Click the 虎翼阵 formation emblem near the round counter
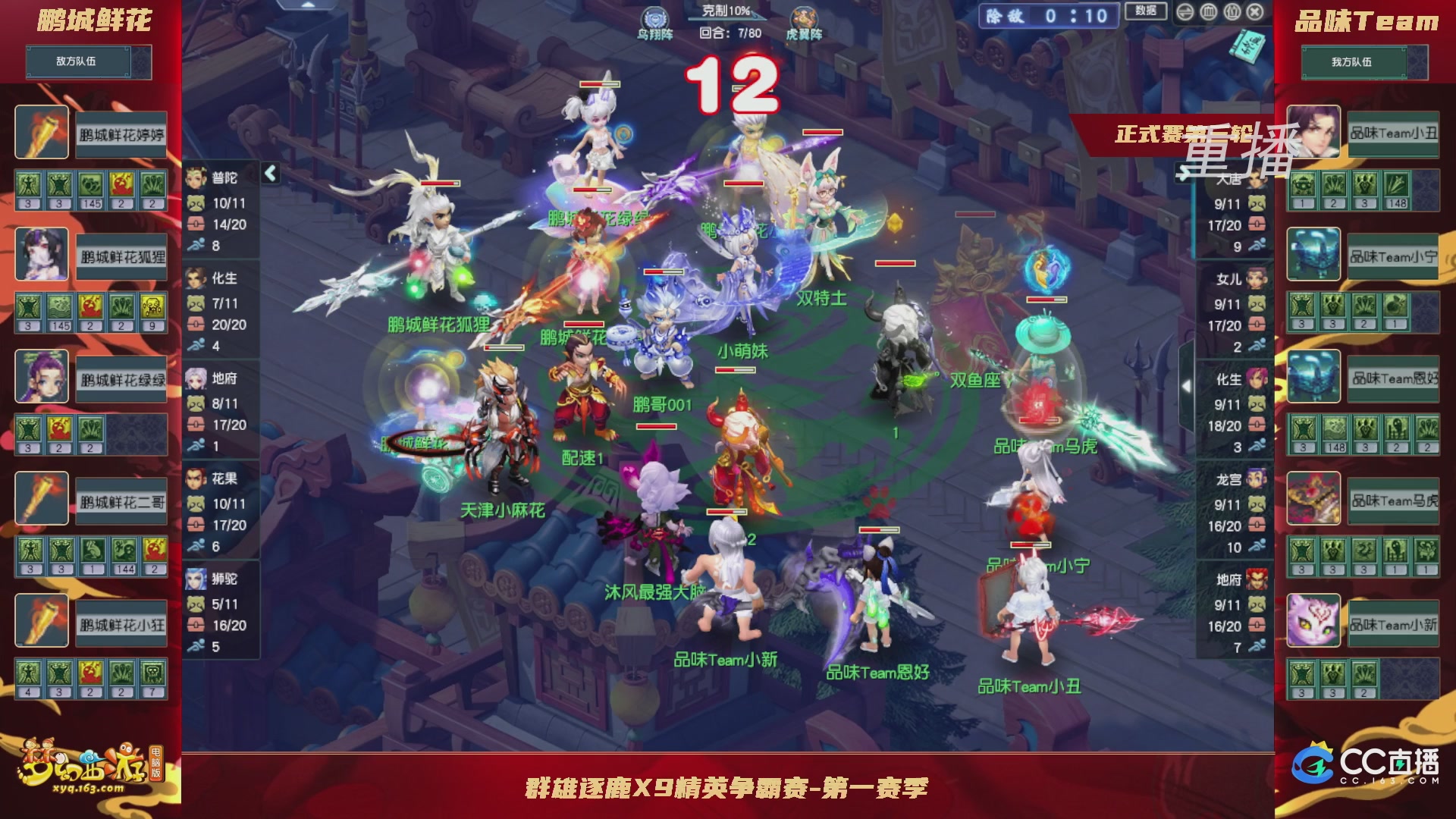This screenshot has height=819, width=1456. 805,18
